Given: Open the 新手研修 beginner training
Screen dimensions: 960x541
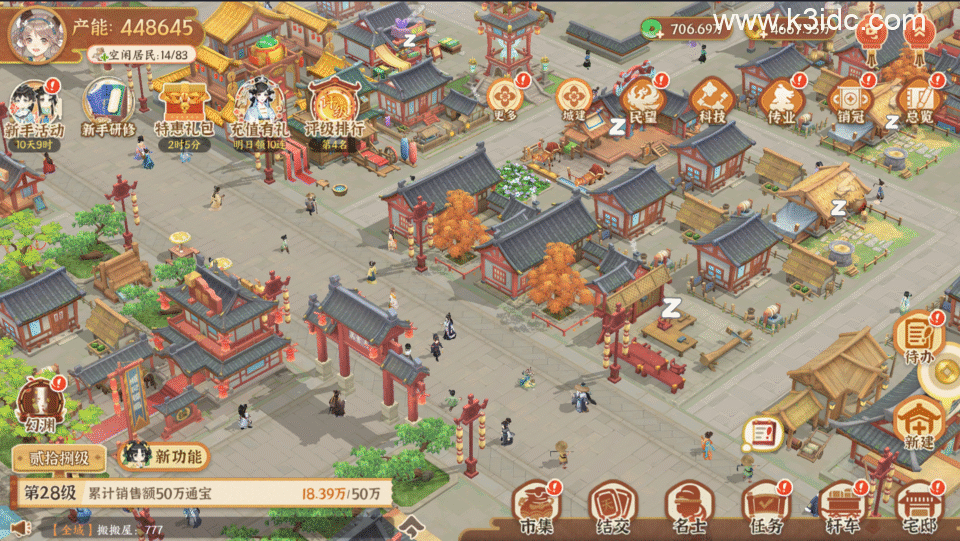Looking at the screenshot, I should point(107,108).
